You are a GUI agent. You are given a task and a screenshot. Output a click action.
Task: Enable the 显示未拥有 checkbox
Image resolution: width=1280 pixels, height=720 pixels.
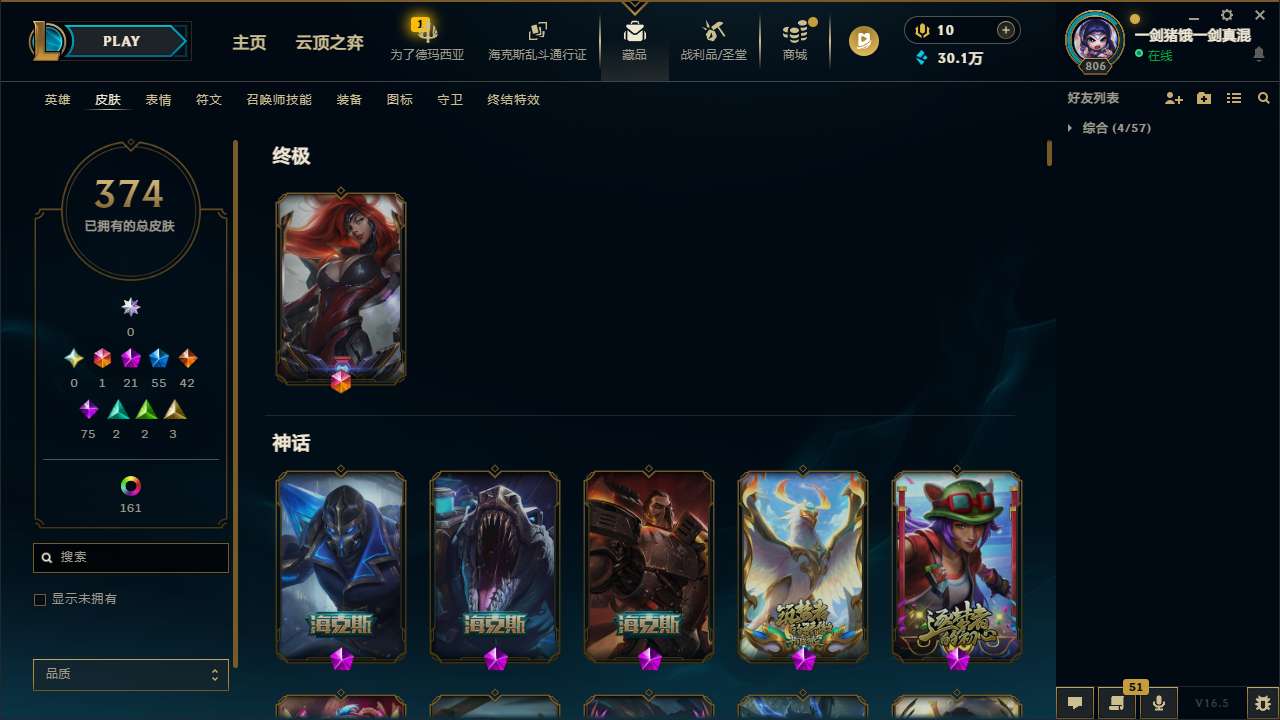tap(40, 599)
